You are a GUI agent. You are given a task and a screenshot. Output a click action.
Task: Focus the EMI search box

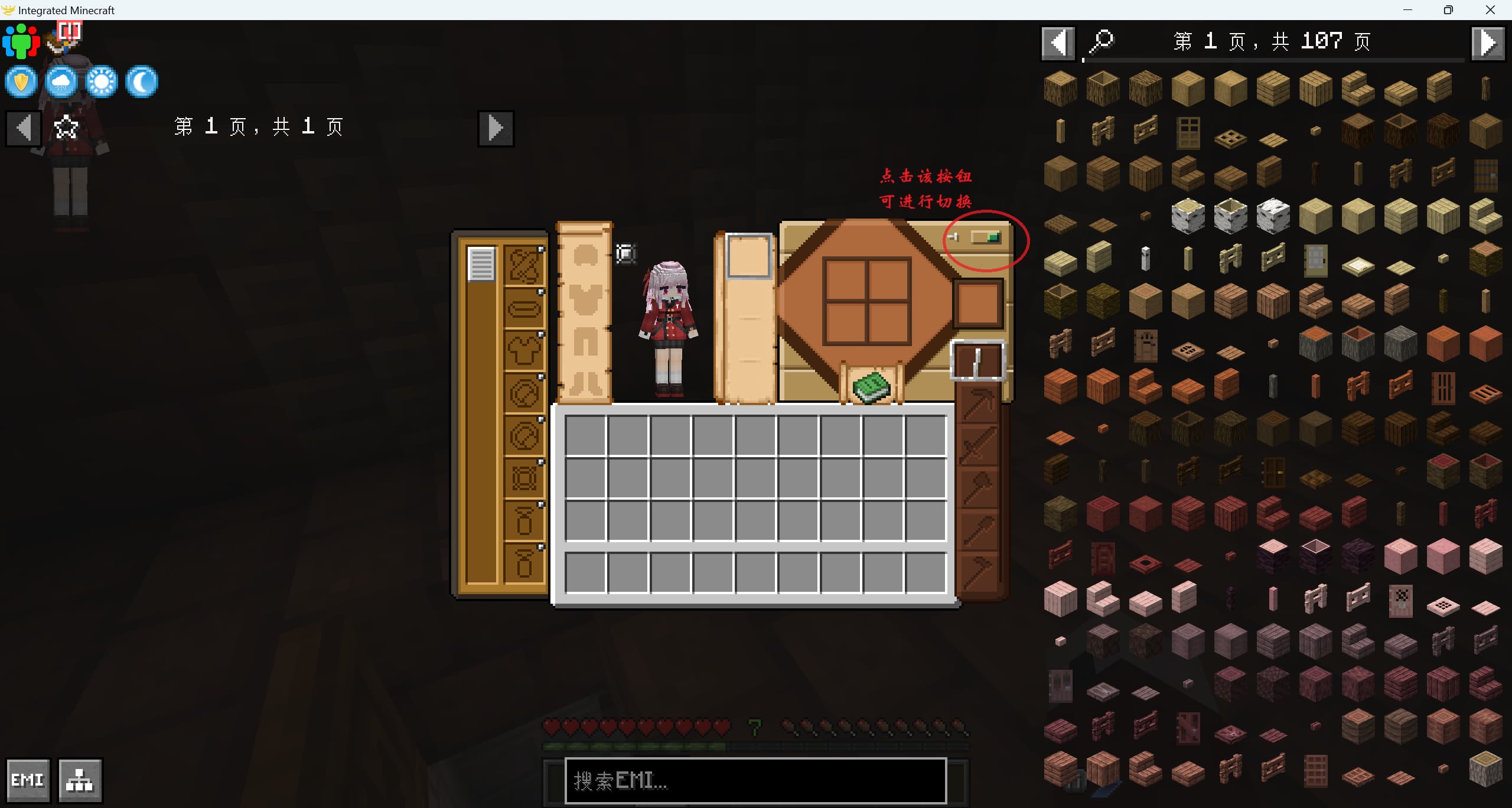click(x=755, y=780)
